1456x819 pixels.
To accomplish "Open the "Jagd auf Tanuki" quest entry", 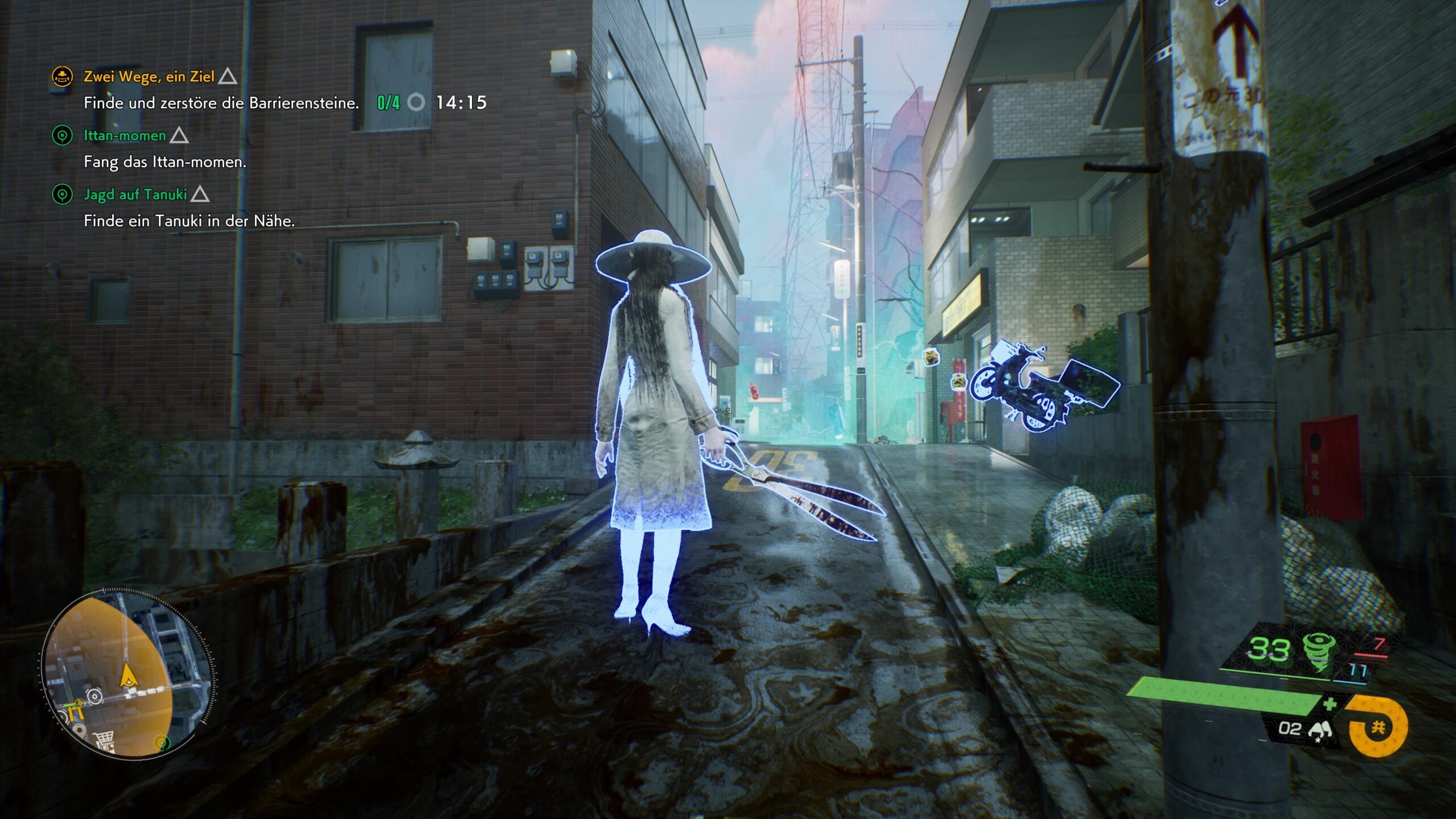I will click(135, 195).
